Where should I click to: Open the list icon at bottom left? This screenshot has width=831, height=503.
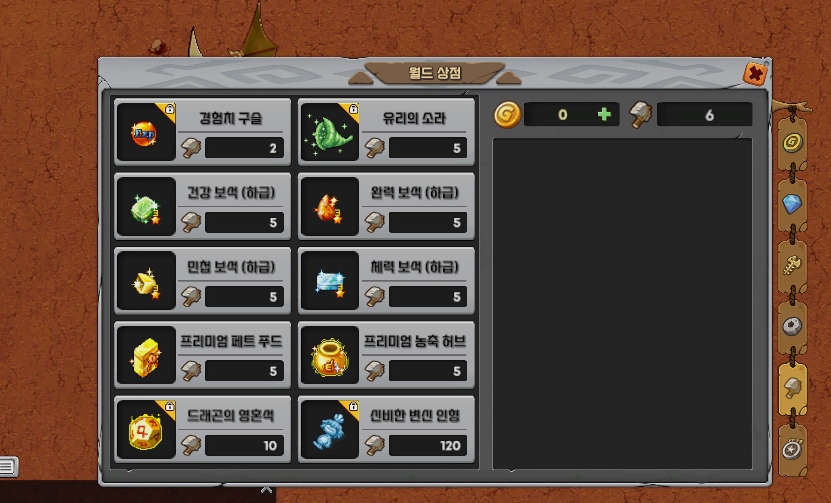click(x=7, y=465)
